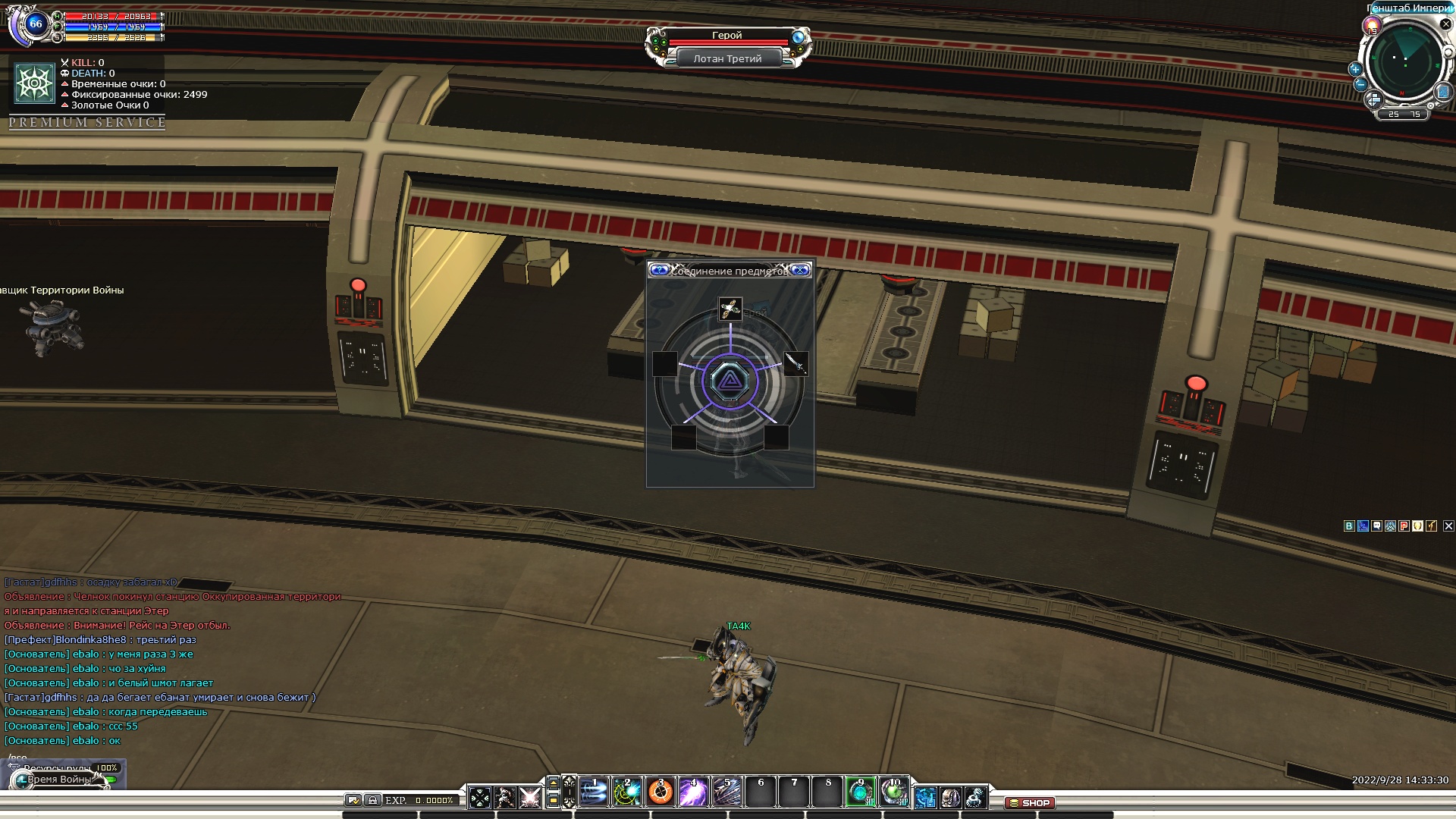
Task: Zoom in the minimap with the plus button
Action: 1355,69
